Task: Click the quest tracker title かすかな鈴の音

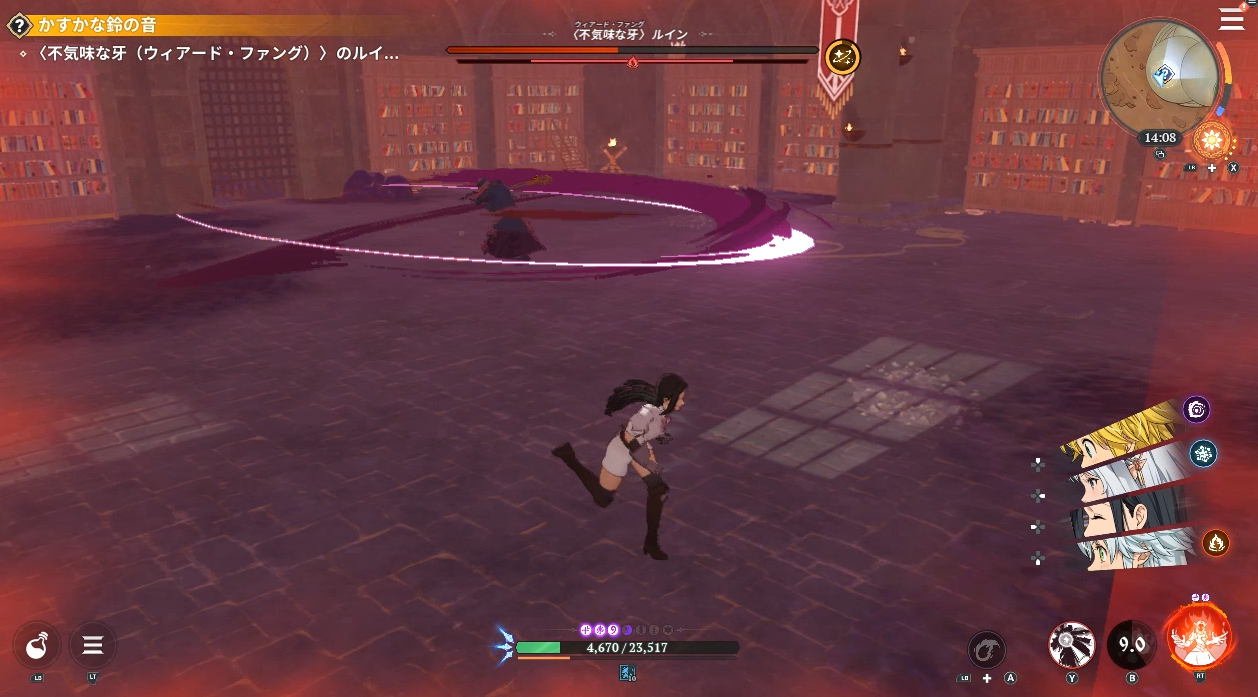Action: tap(98, 25)
